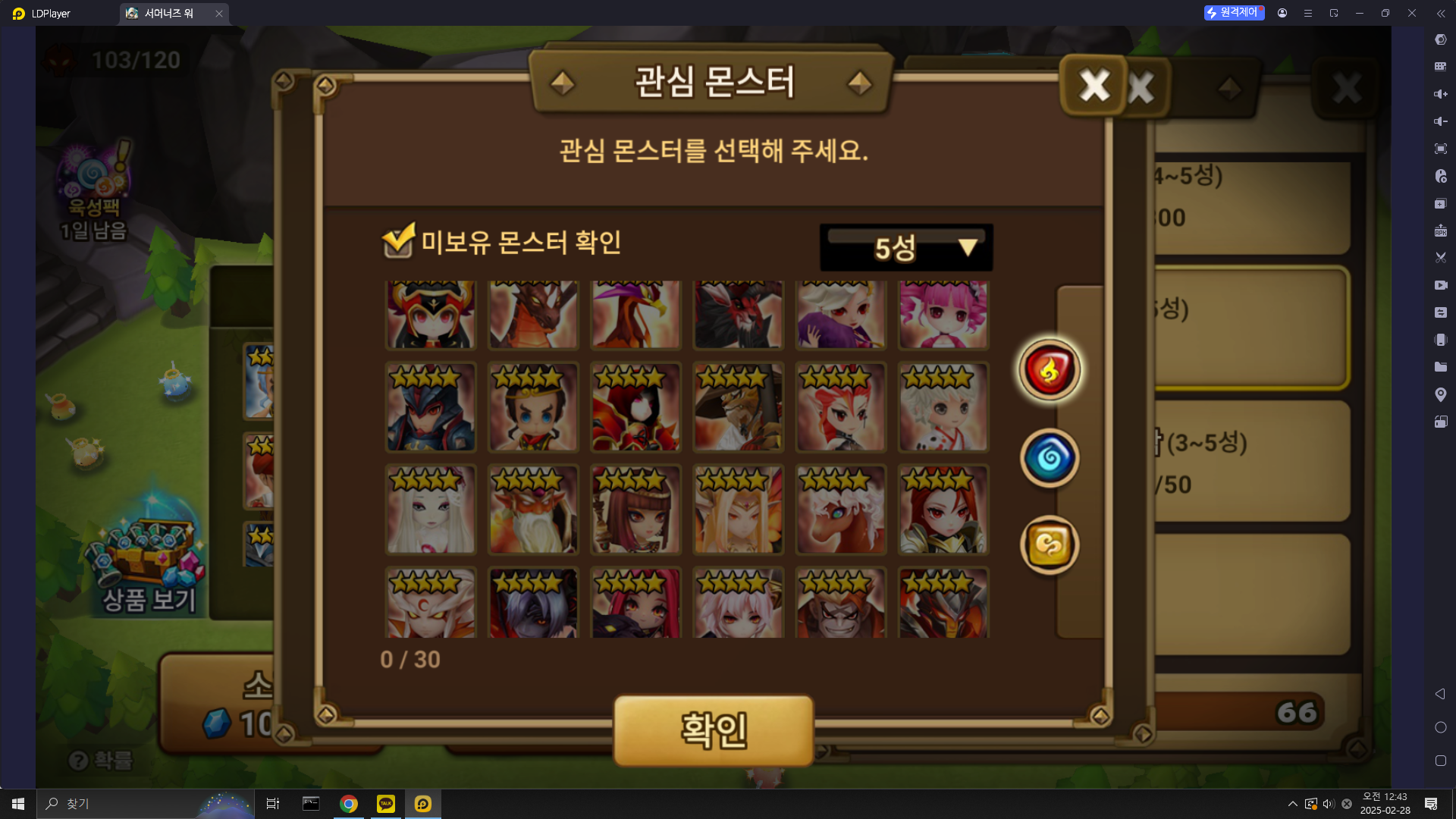Open the virtual GPS location tool
This screenshot has height=819, width=1456.
pyautogui.click(x=1440, y=394)
